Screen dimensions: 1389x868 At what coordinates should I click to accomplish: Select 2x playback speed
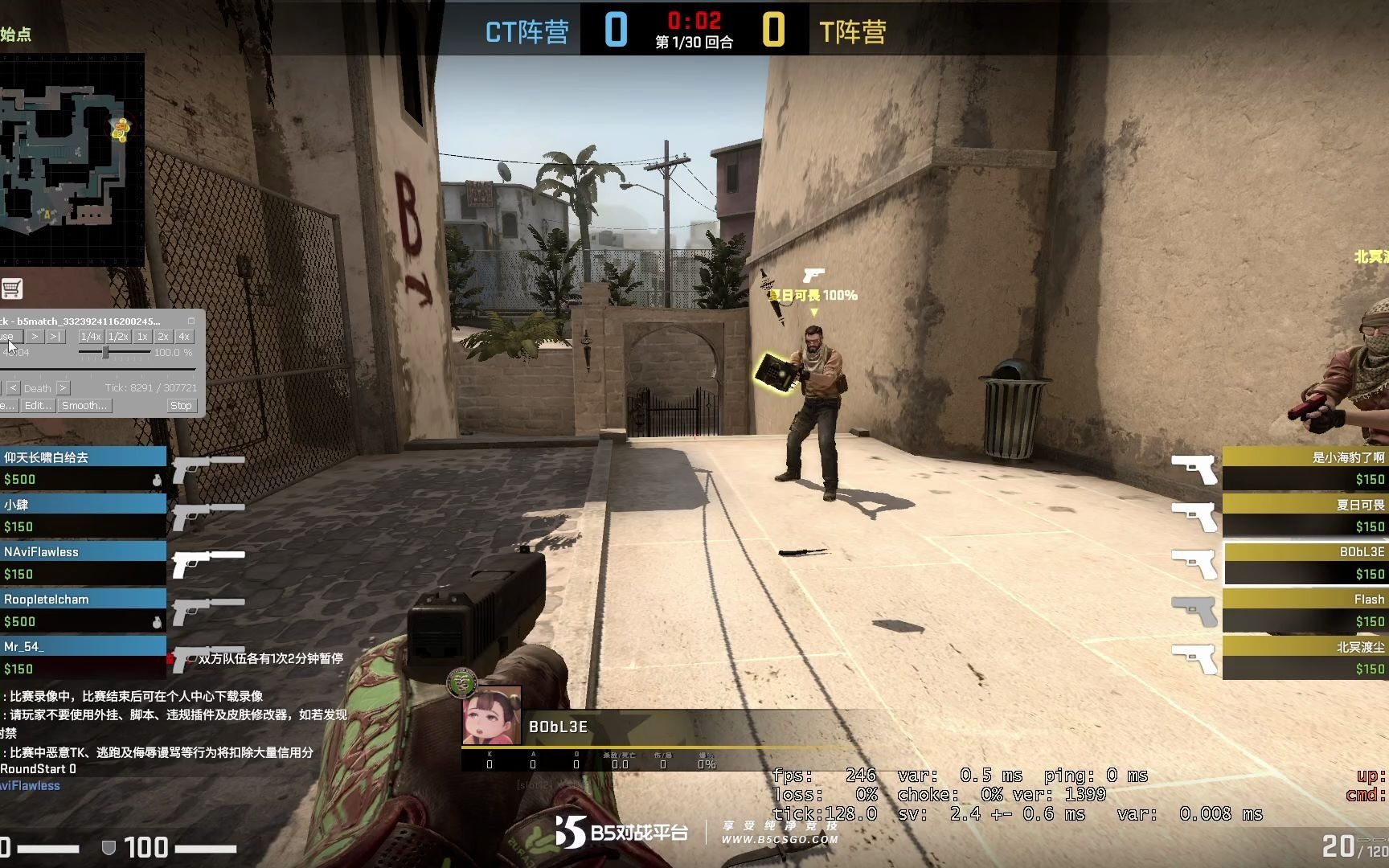(x=163, y=337)
